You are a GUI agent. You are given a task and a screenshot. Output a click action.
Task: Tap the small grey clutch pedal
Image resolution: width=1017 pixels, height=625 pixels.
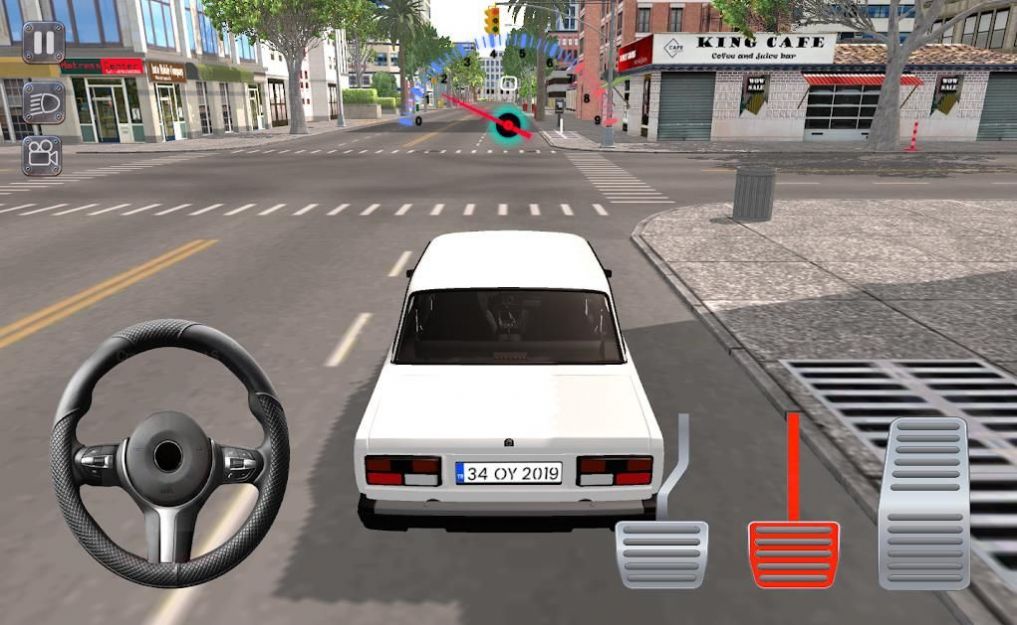point(661,553)
